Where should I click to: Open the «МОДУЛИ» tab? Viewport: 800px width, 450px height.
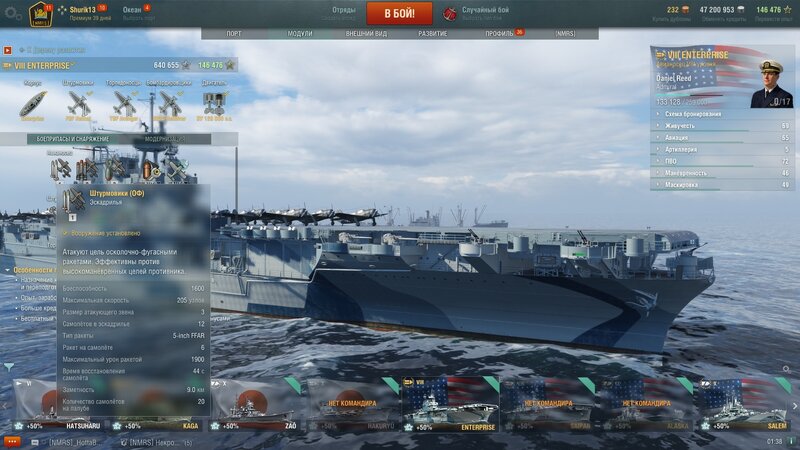click(299, 33)
